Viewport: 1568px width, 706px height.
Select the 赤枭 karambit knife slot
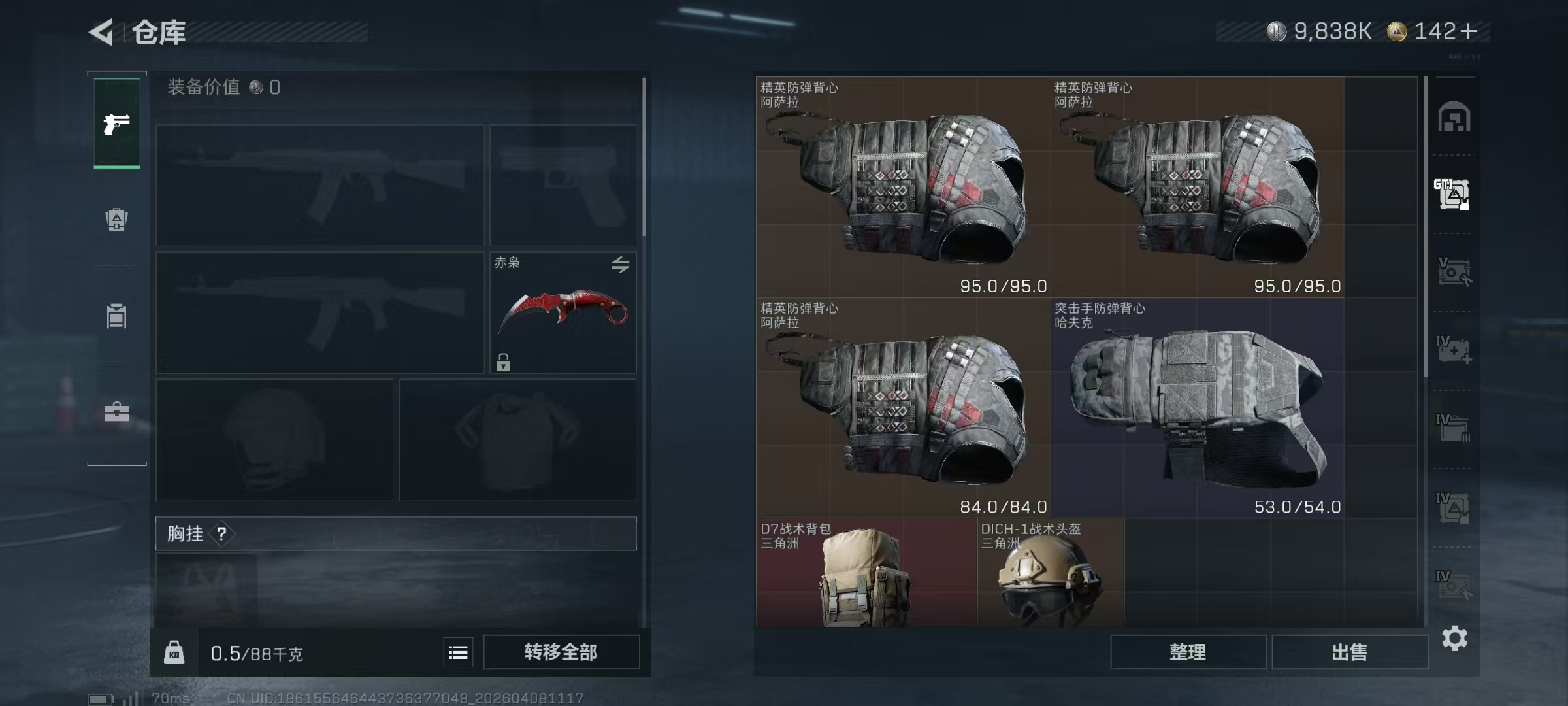tap(563, 312)
